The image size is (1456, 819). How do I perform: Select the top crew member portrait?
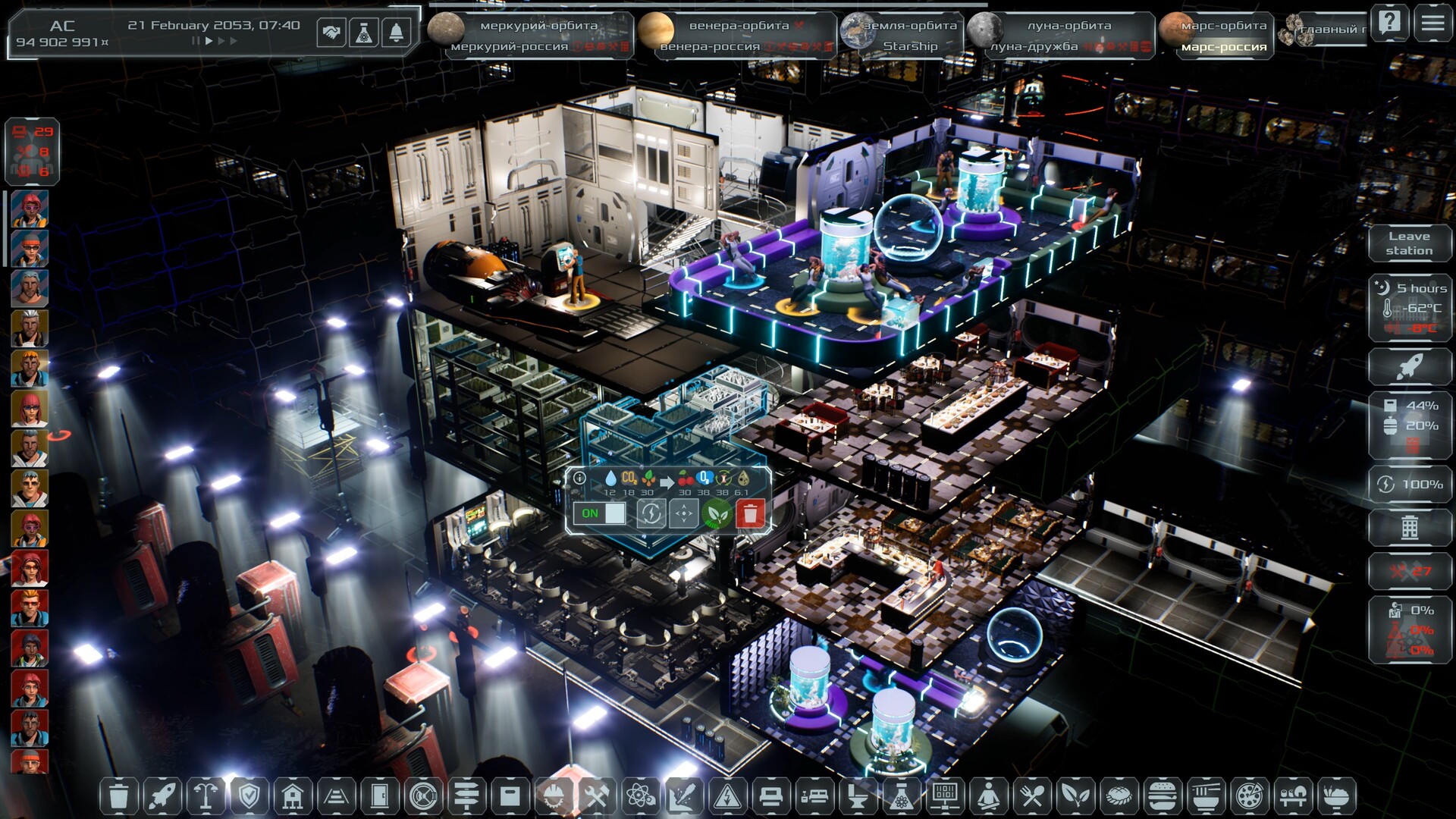point(30,209)
